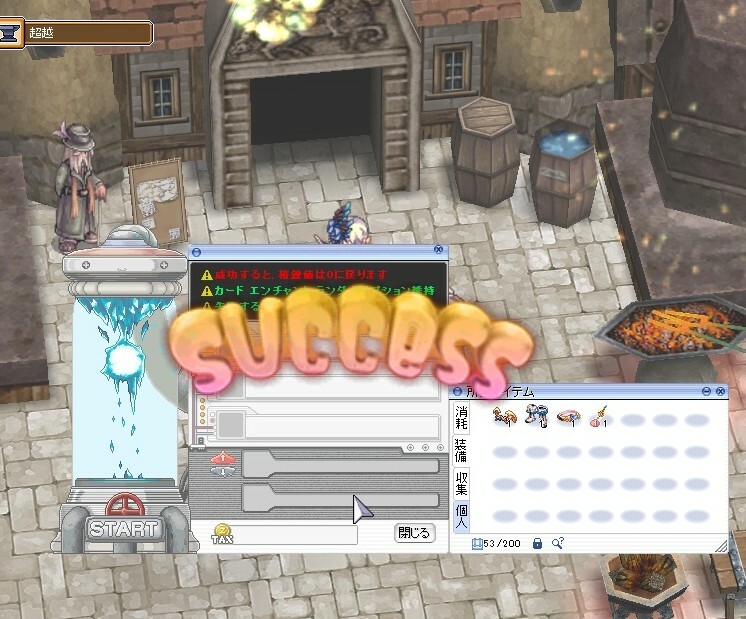
Task: Select the winged shoes item in inventory
Action: 504,415
